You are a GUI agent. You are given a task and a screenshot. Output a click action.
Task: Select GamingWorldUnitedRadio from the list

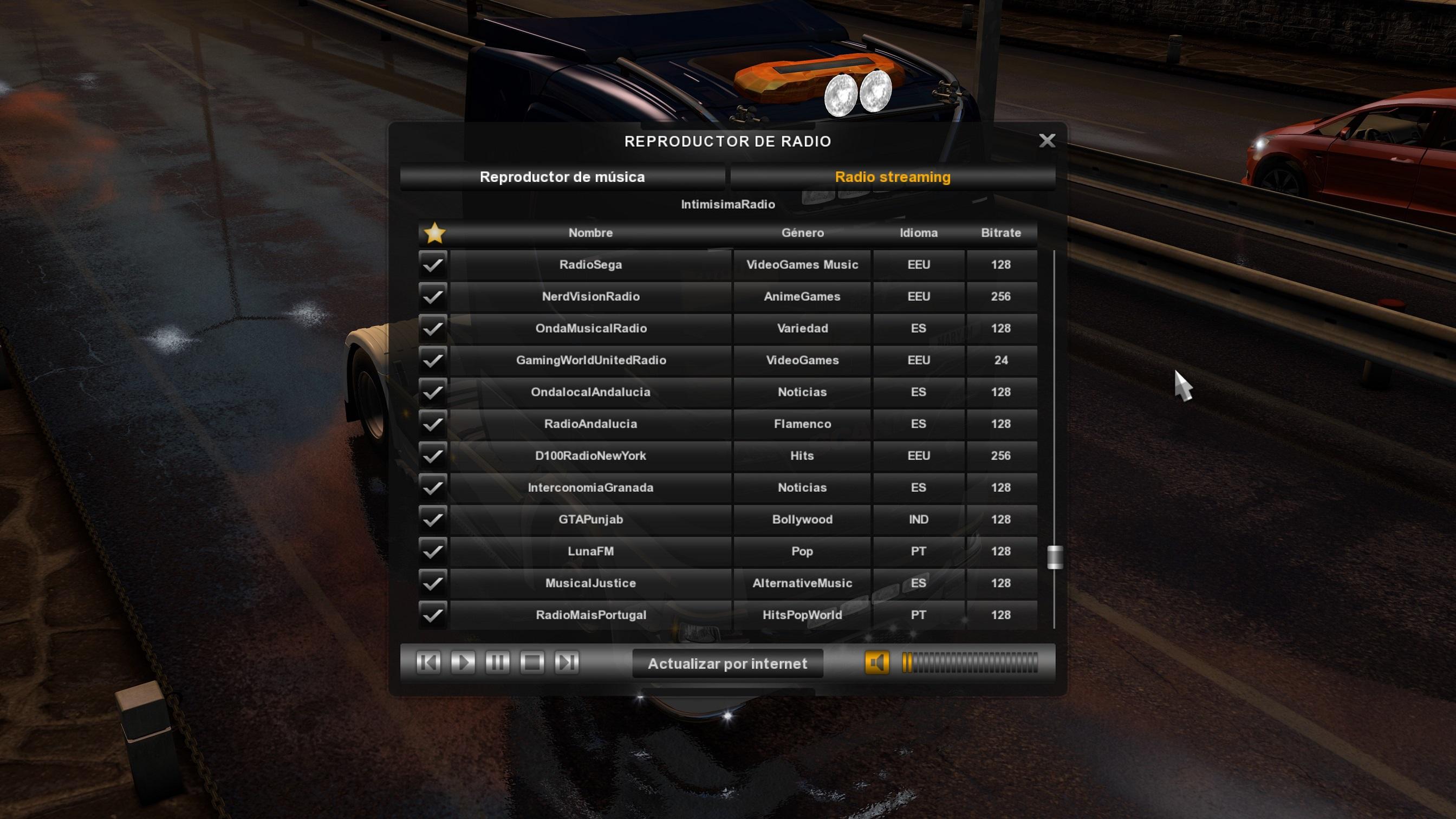point(590,360)
